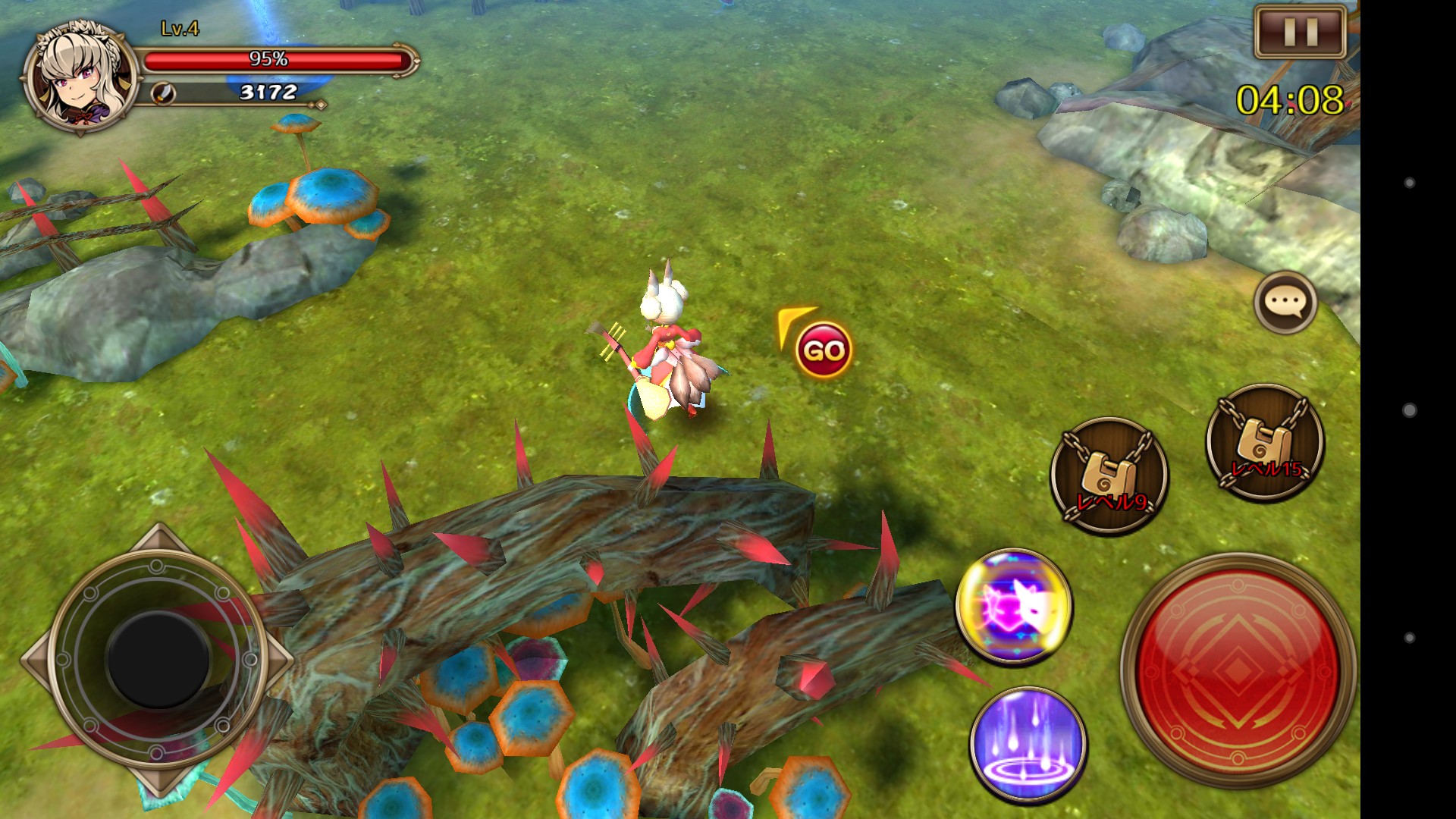
Task: Open the chat speech bubble
Action: point(1285,303)
